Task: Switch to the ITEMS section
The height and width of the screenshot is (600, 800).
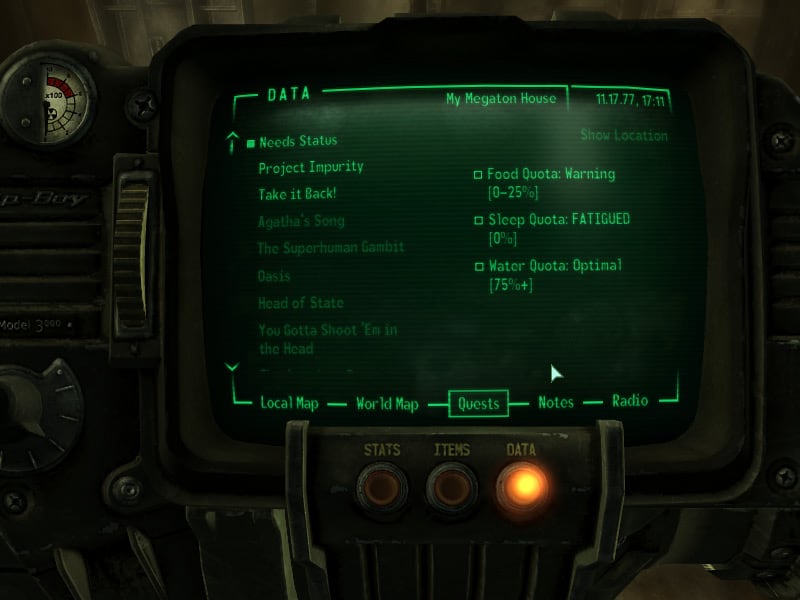Action: tap(451, 485)
